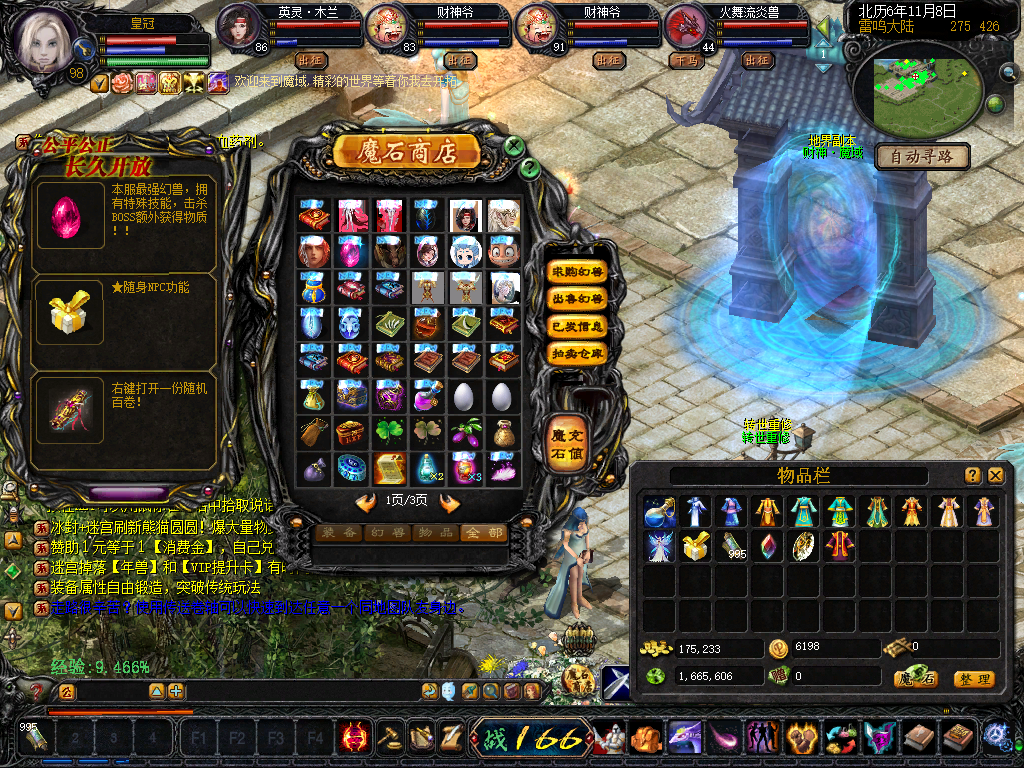Click the 整理 sort button

point(973,679)
